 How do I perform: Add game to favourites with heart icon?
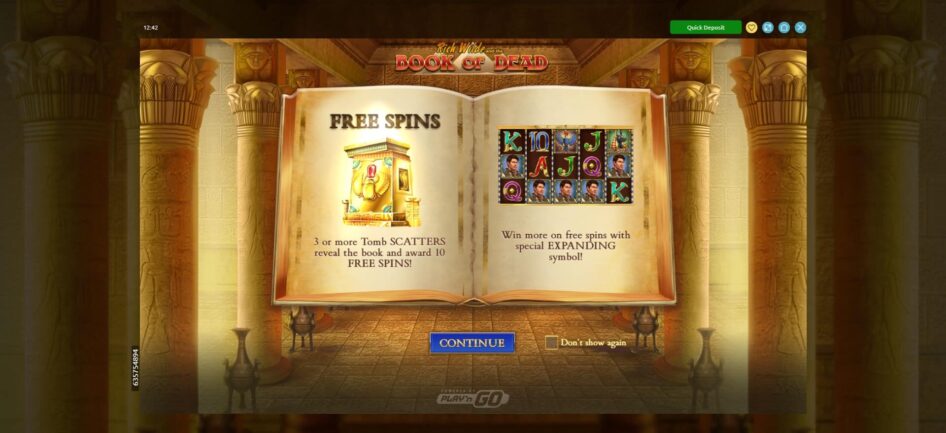tap(752, 27)
